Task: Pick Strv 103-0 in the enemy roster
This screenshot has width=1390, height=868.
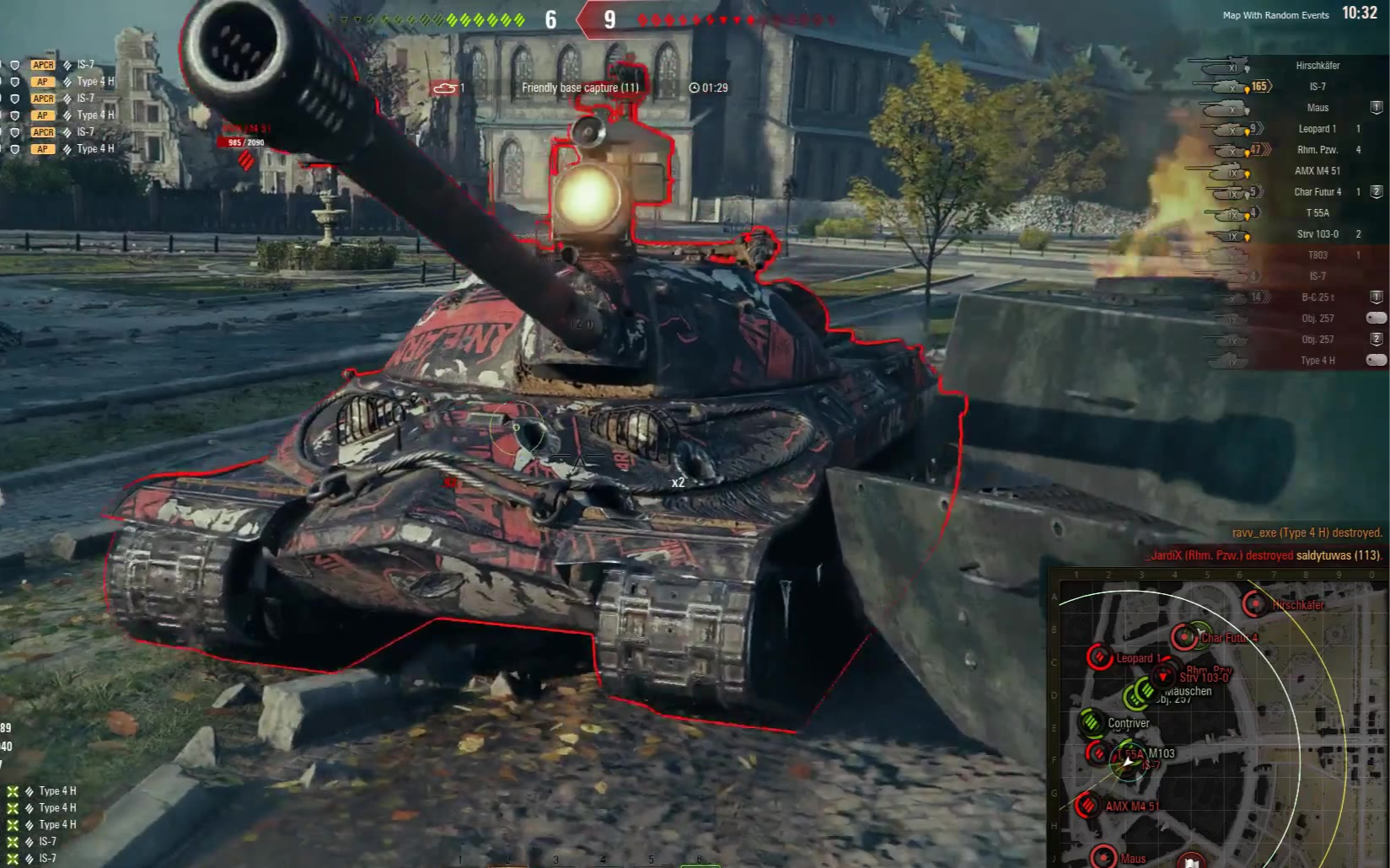Action: [1317, 234]
